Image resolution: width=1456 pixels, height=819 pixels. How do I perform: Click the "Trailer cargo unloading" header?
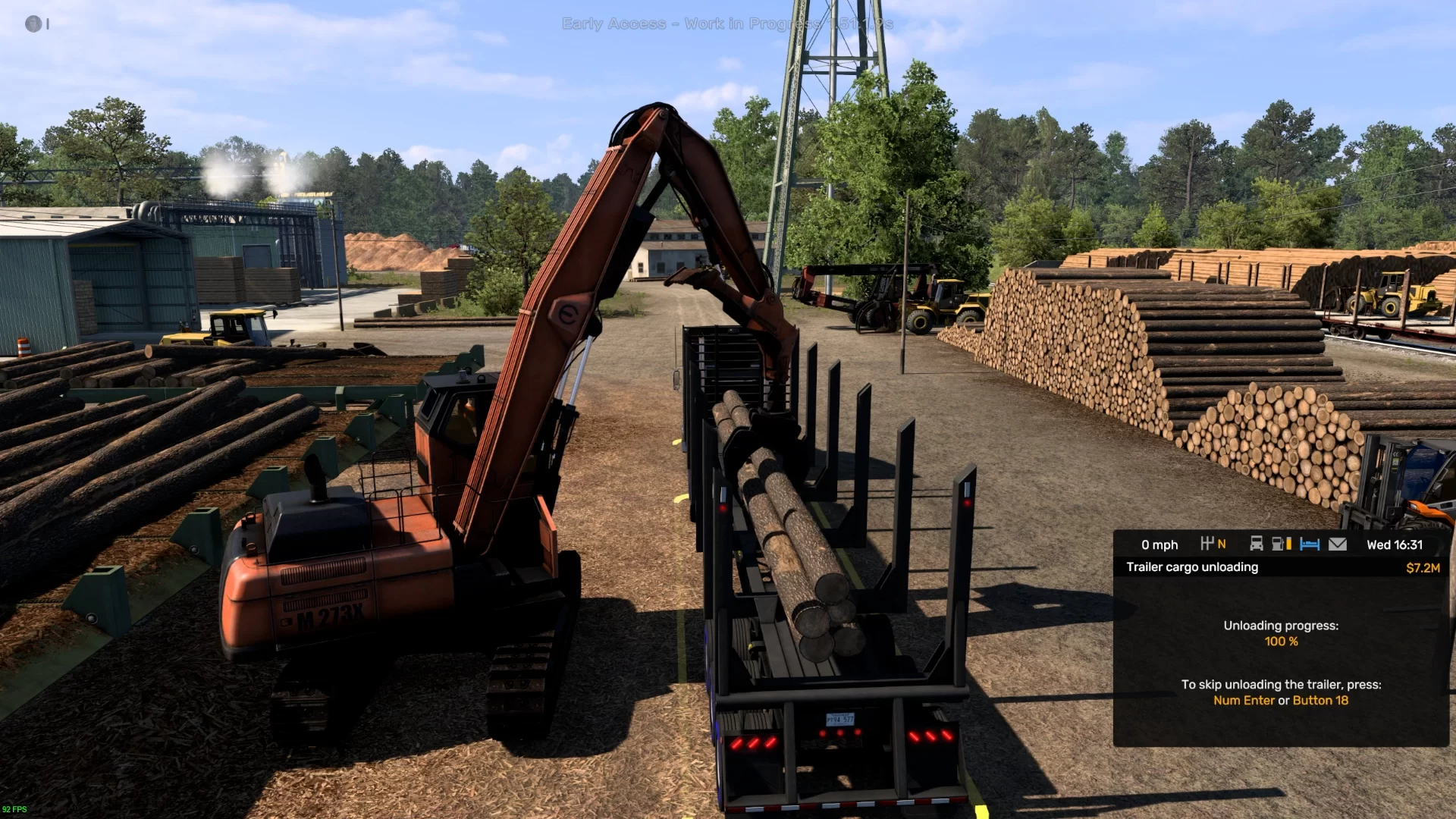1191,566
